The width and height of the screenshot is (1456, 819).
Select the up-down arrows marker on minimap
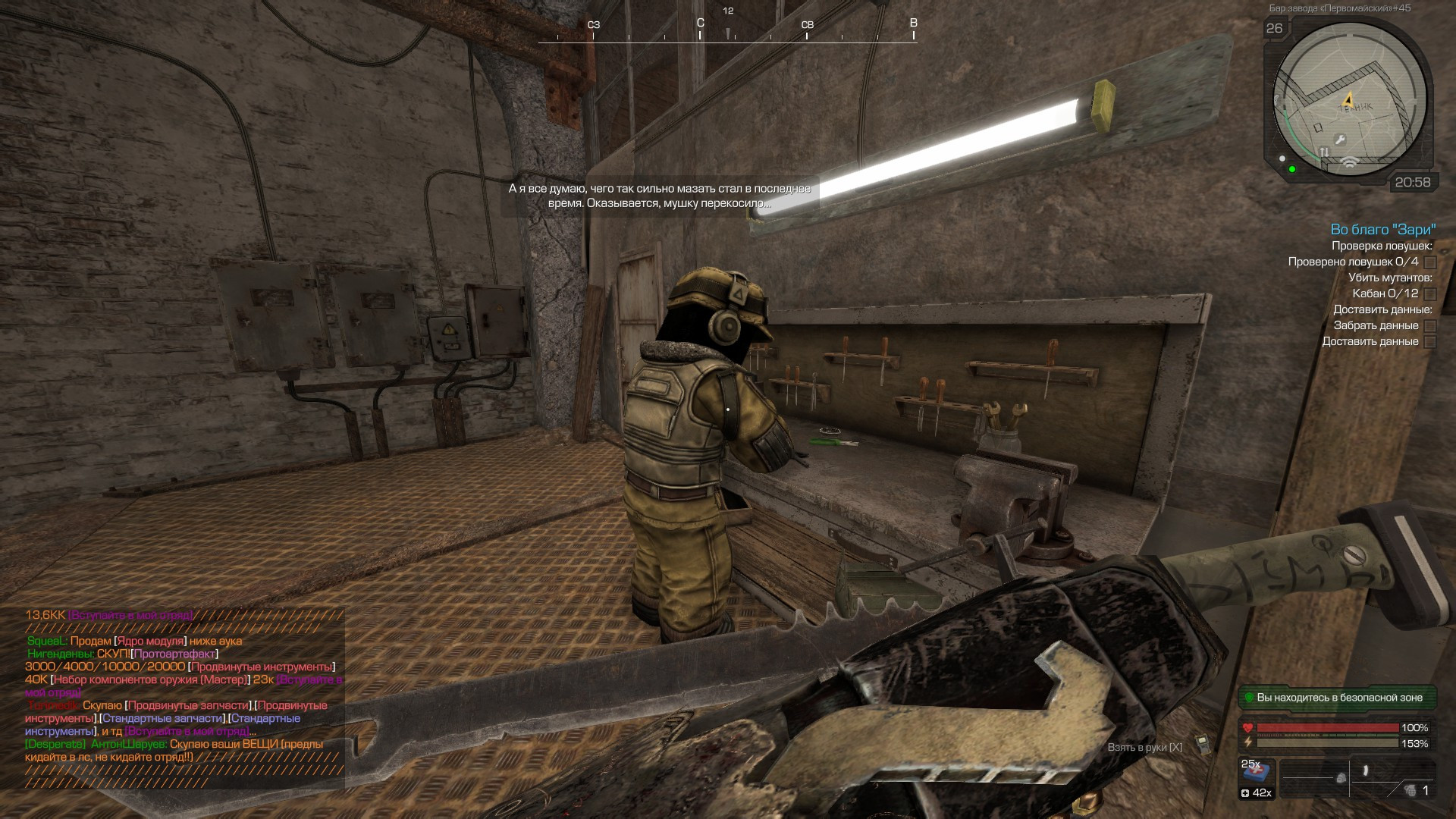(x=1324, y=152)
